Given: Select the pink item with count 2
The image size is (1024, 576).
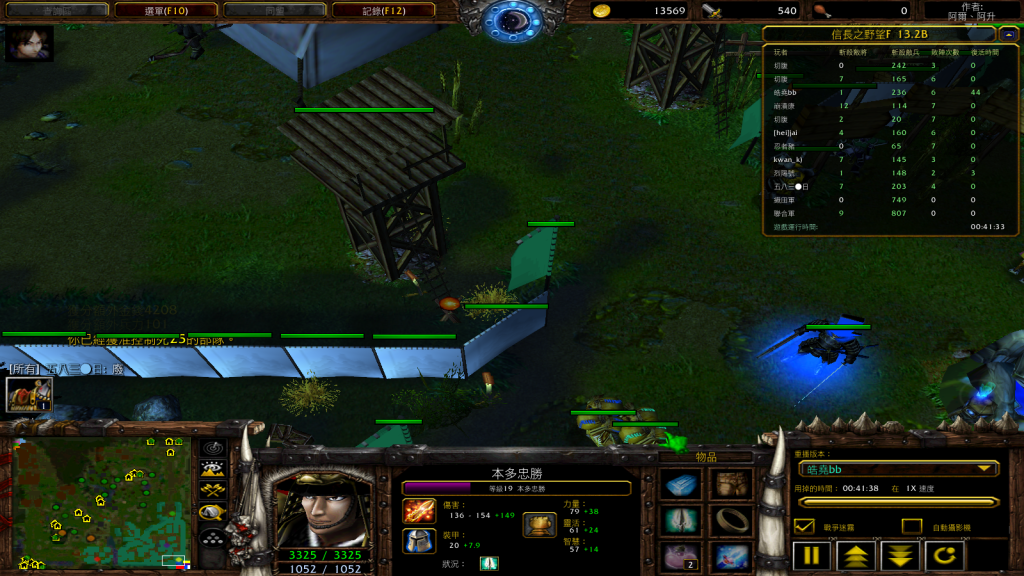Looking at the screenshot, I should (x=682, y=556).
